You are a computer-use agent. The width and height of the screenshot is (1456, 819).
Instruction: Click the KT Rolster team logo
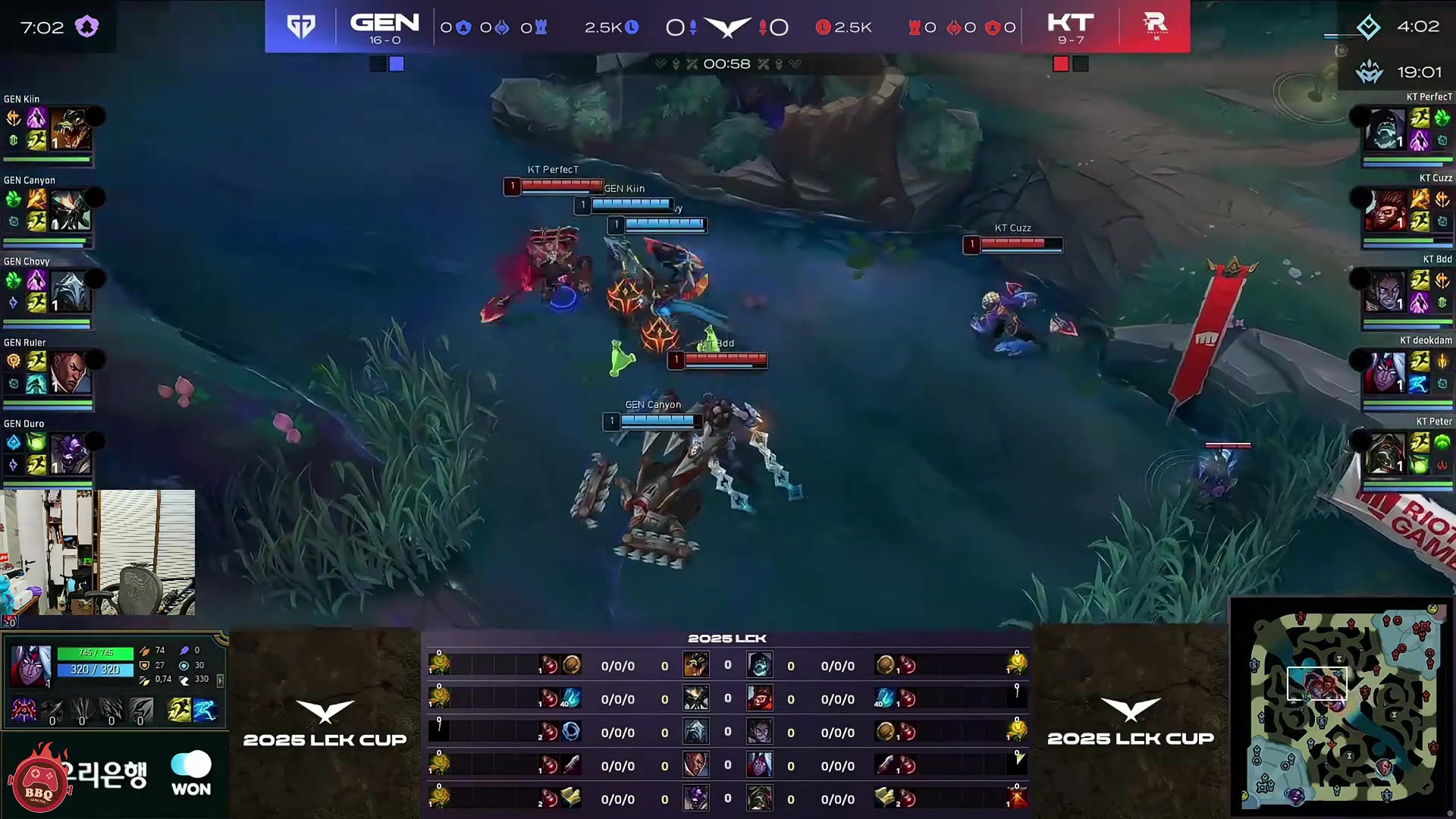tap(1155, 27)
